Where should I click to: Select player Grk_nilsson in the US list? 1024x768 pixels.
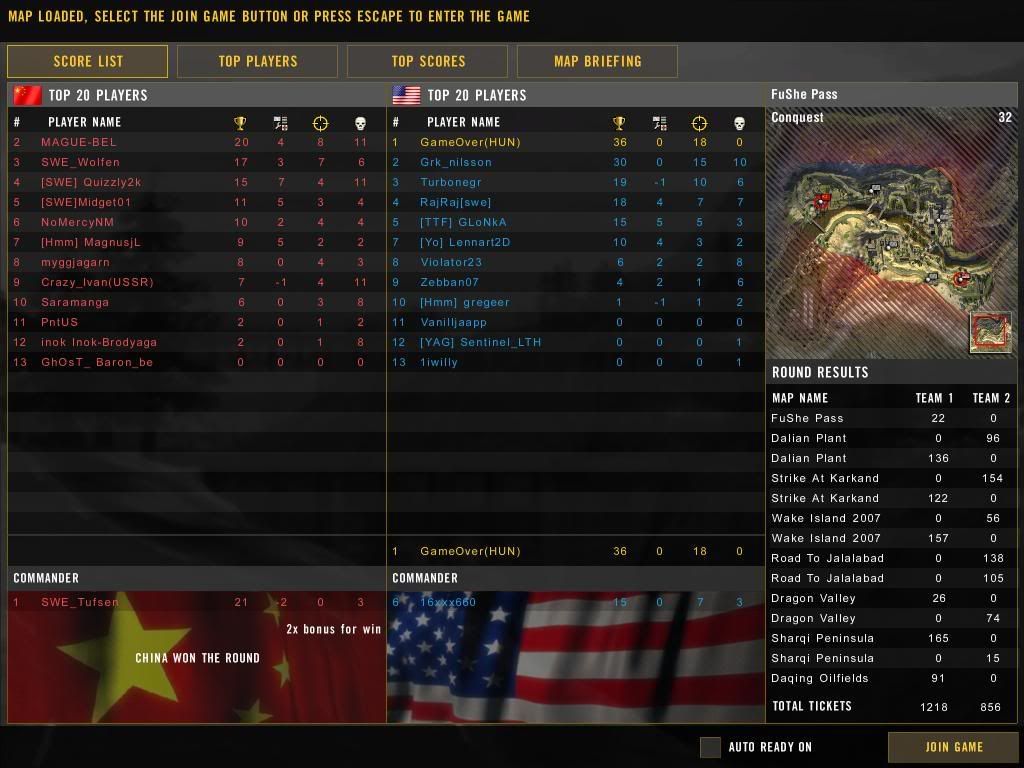click(456, 162)
